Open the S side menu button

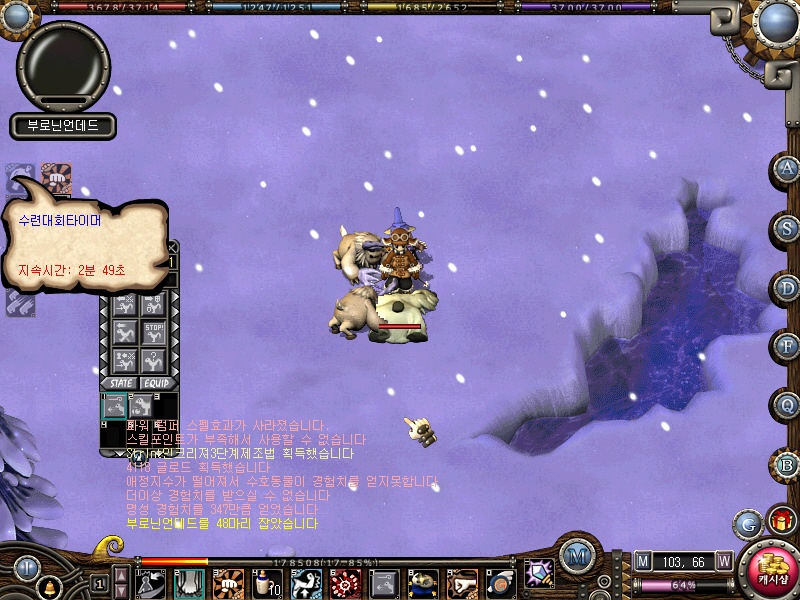coord(788,228)
